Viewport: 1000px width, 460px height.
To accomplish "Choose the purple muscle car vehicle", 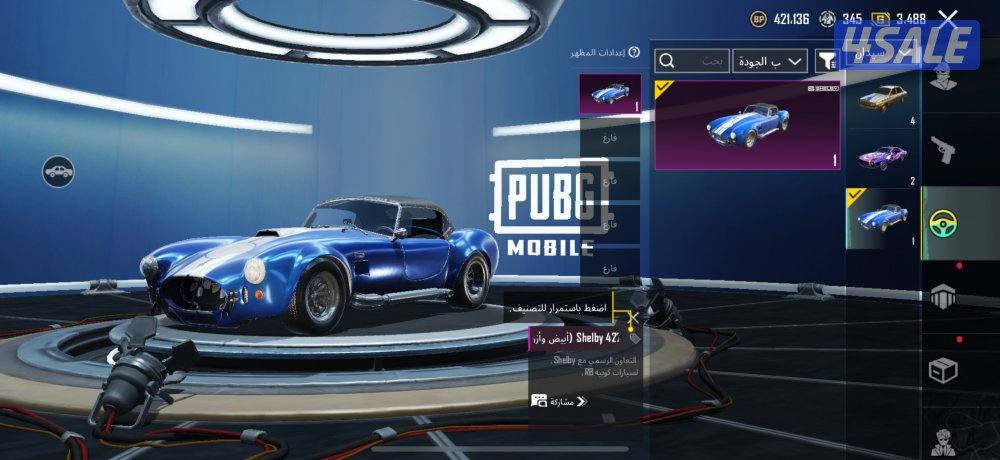I will pyautogui.click(x=882, y=157).
